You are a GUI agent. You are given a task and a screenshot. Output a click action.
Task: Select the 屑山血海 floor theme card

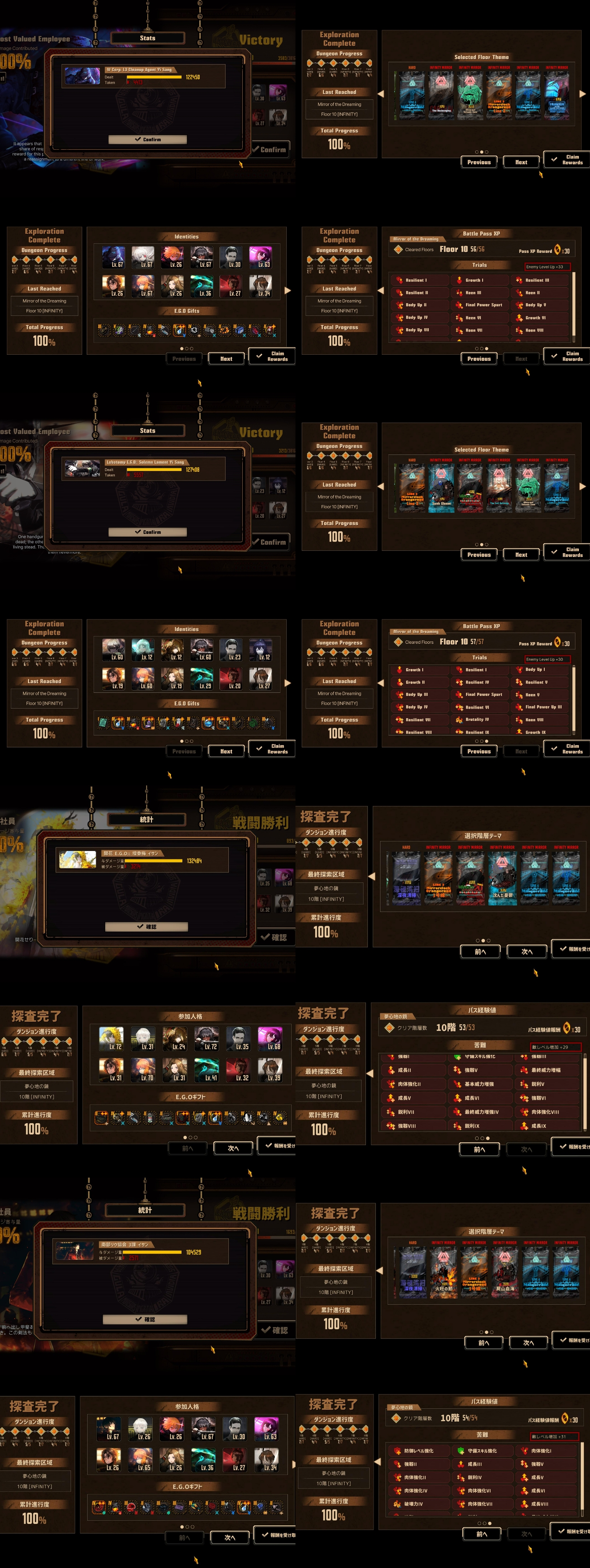(505, 1272)
